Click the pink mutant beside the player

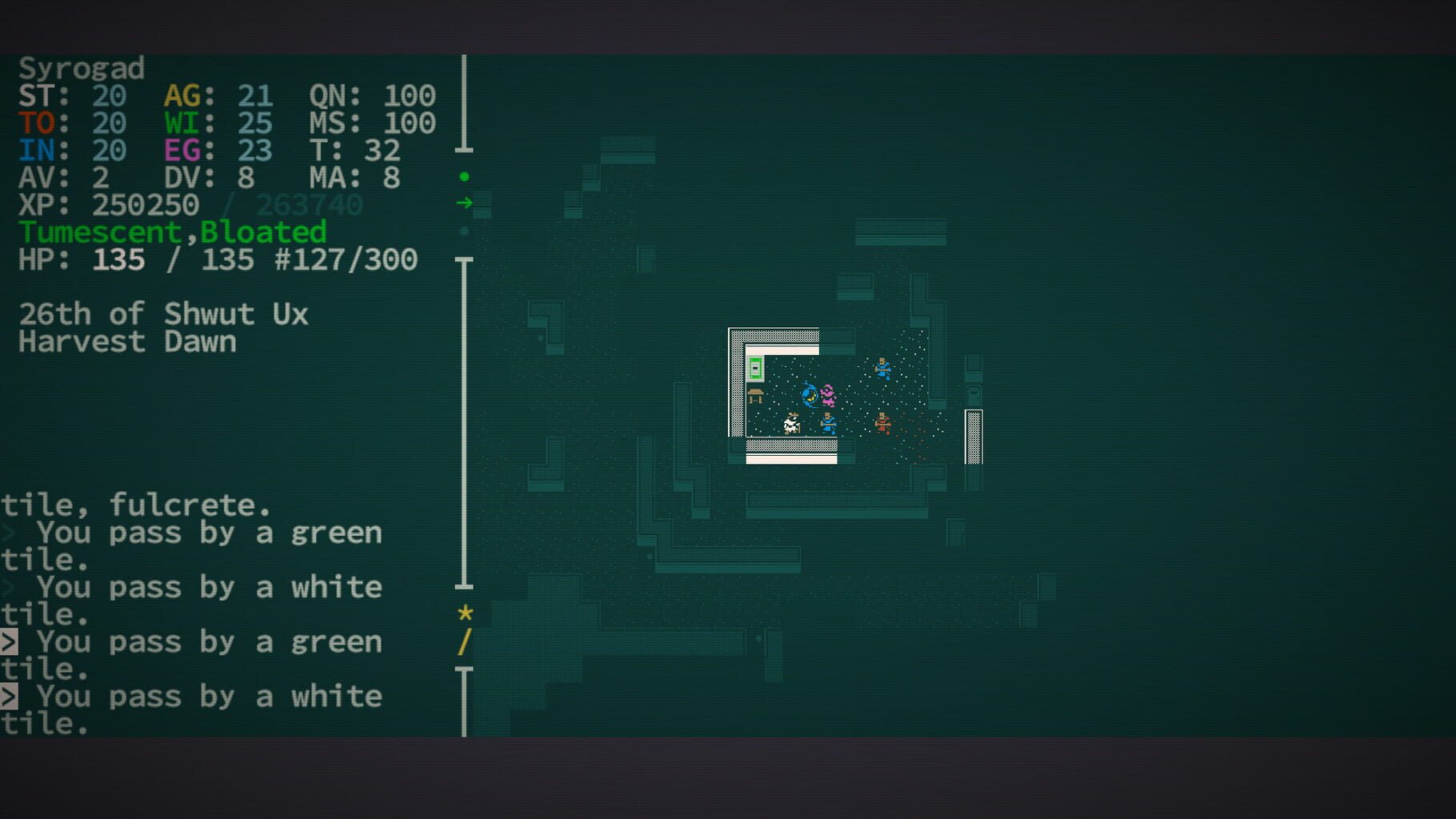827,396
